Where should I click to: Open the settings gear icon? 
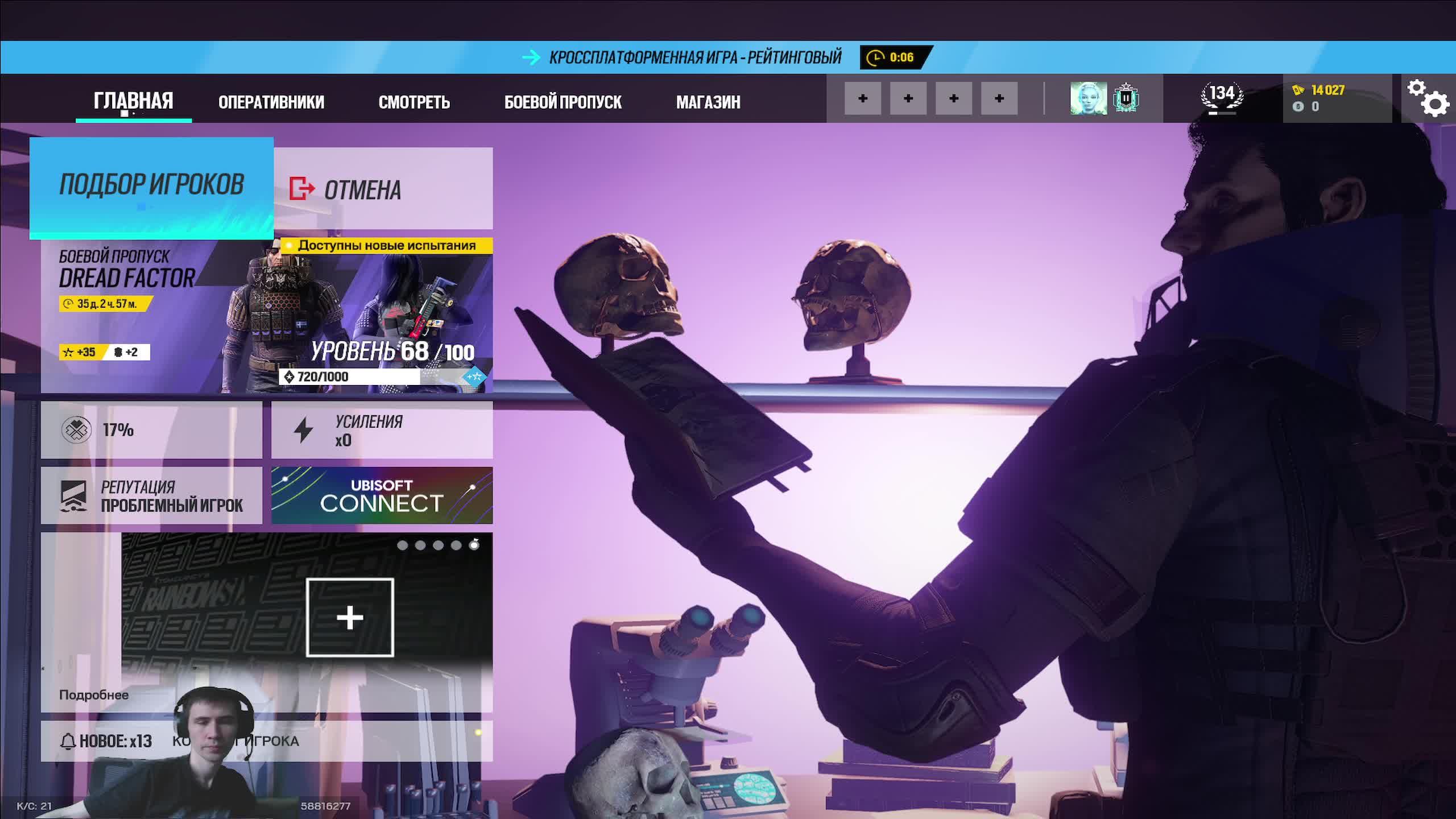(1430, 100)
